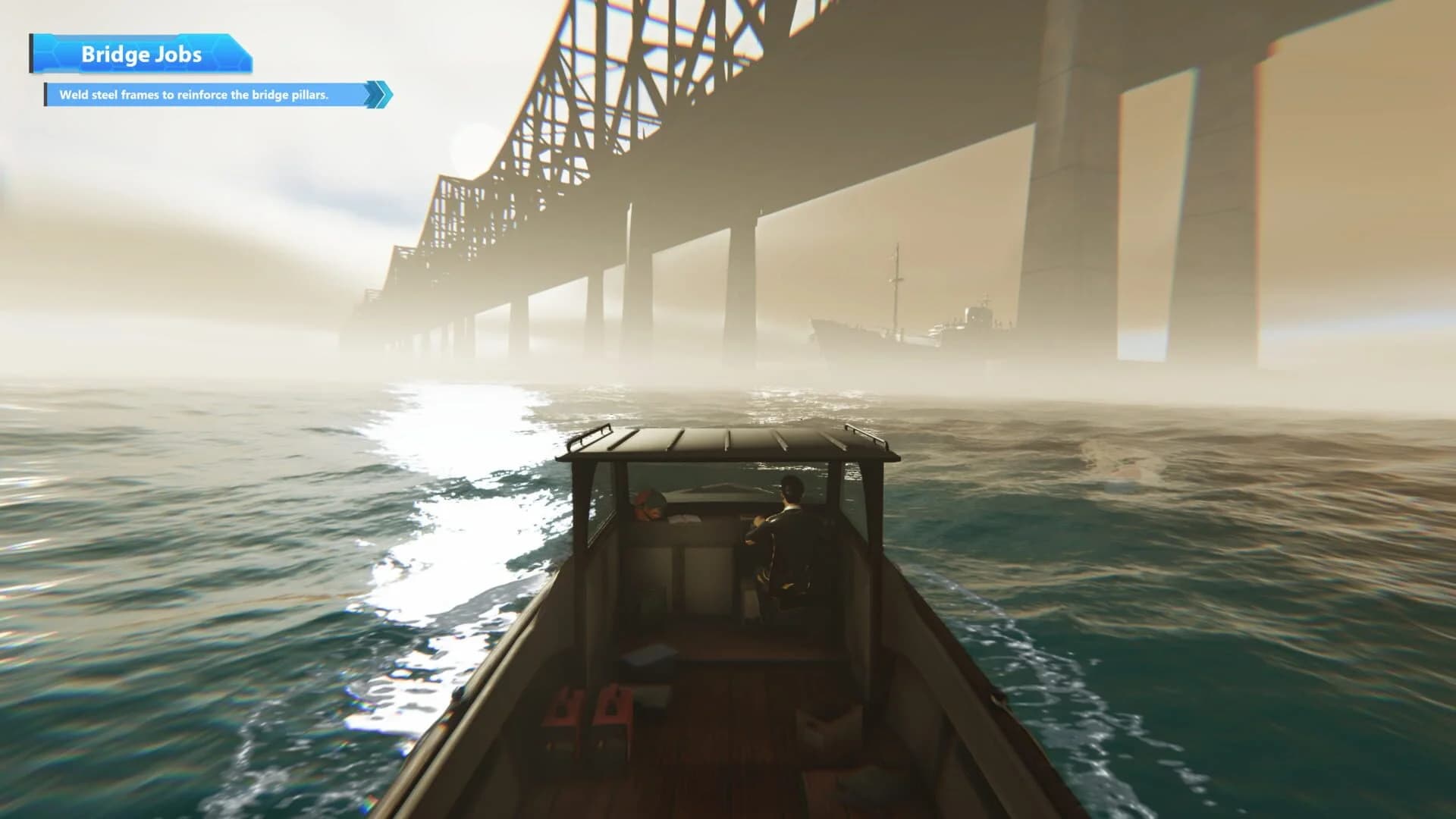Expand the objective using the double chevron
Image resolution: width=1456 pixels, height=819 pixels.
click(x=378, y=93)
